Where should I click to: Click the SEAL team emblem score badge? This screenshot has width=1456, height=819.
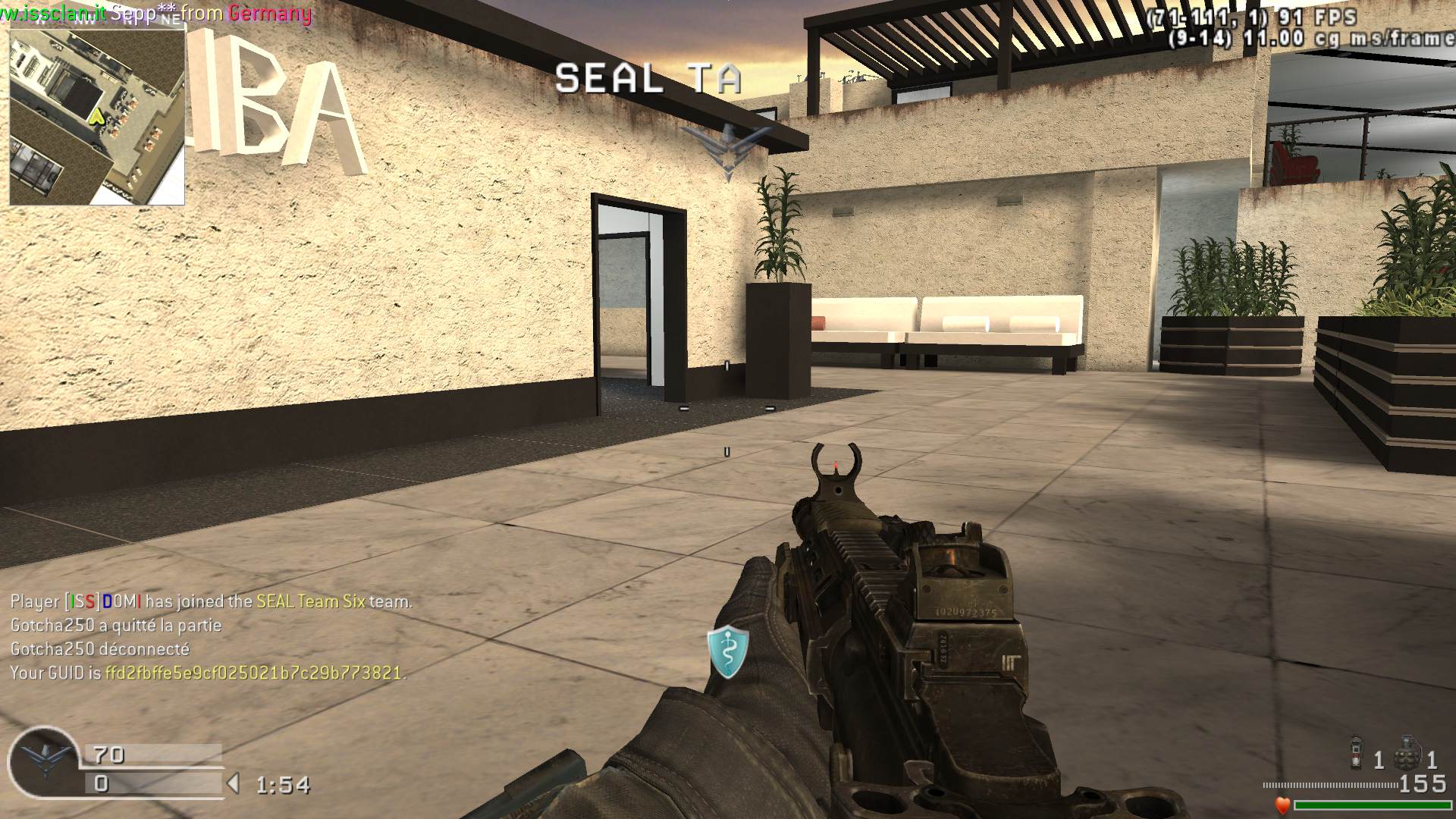point(42,762)
